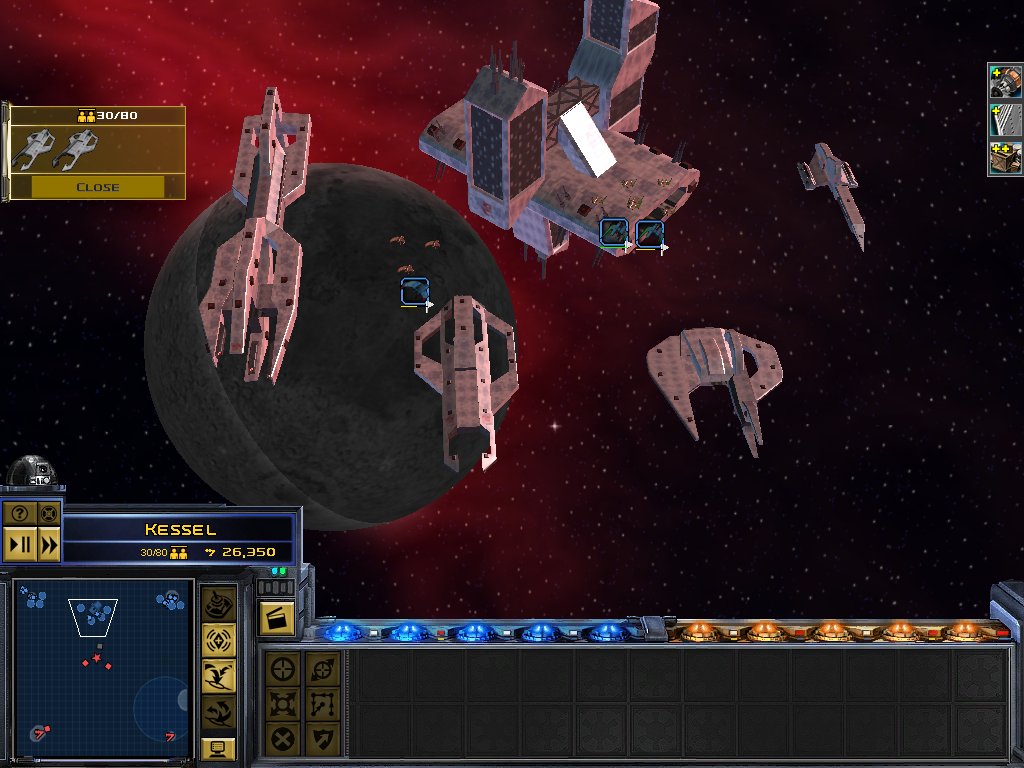Image resolution: width=1024 pixels, height=768 pixels.
Task: Toggle the play/pause game speed button
Action: point(19,545)
